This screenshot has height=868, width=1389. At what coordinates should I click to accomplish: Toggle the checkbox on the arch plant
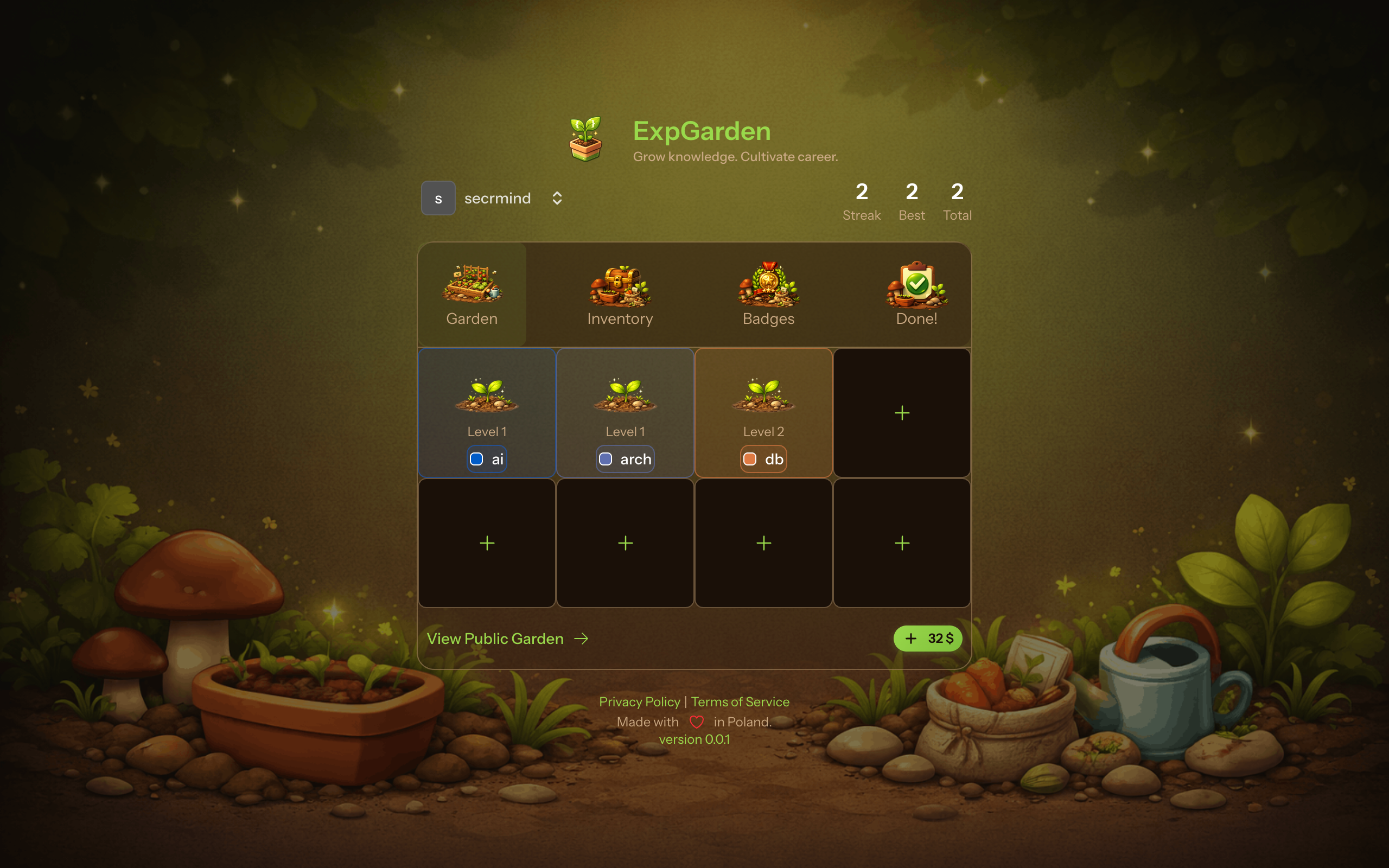tap(605, 459)
